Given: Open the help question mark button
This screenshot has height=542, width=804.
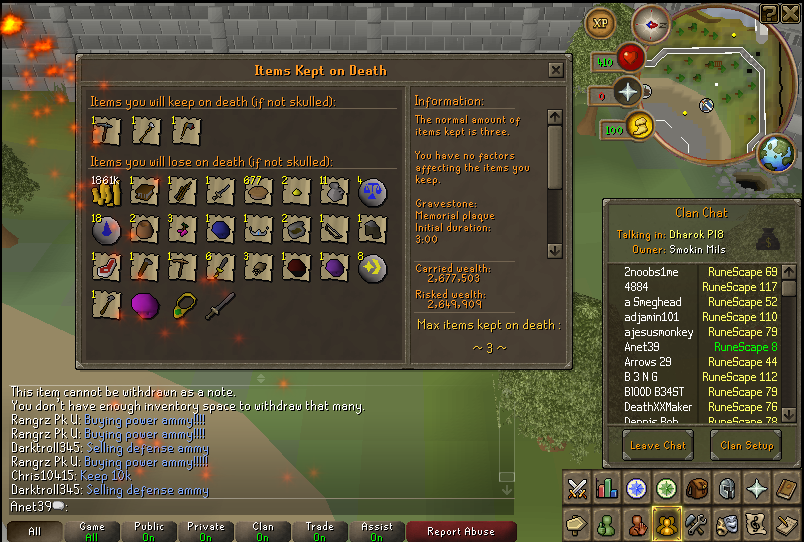Looking at the screenshot, I should click(769, 13).
